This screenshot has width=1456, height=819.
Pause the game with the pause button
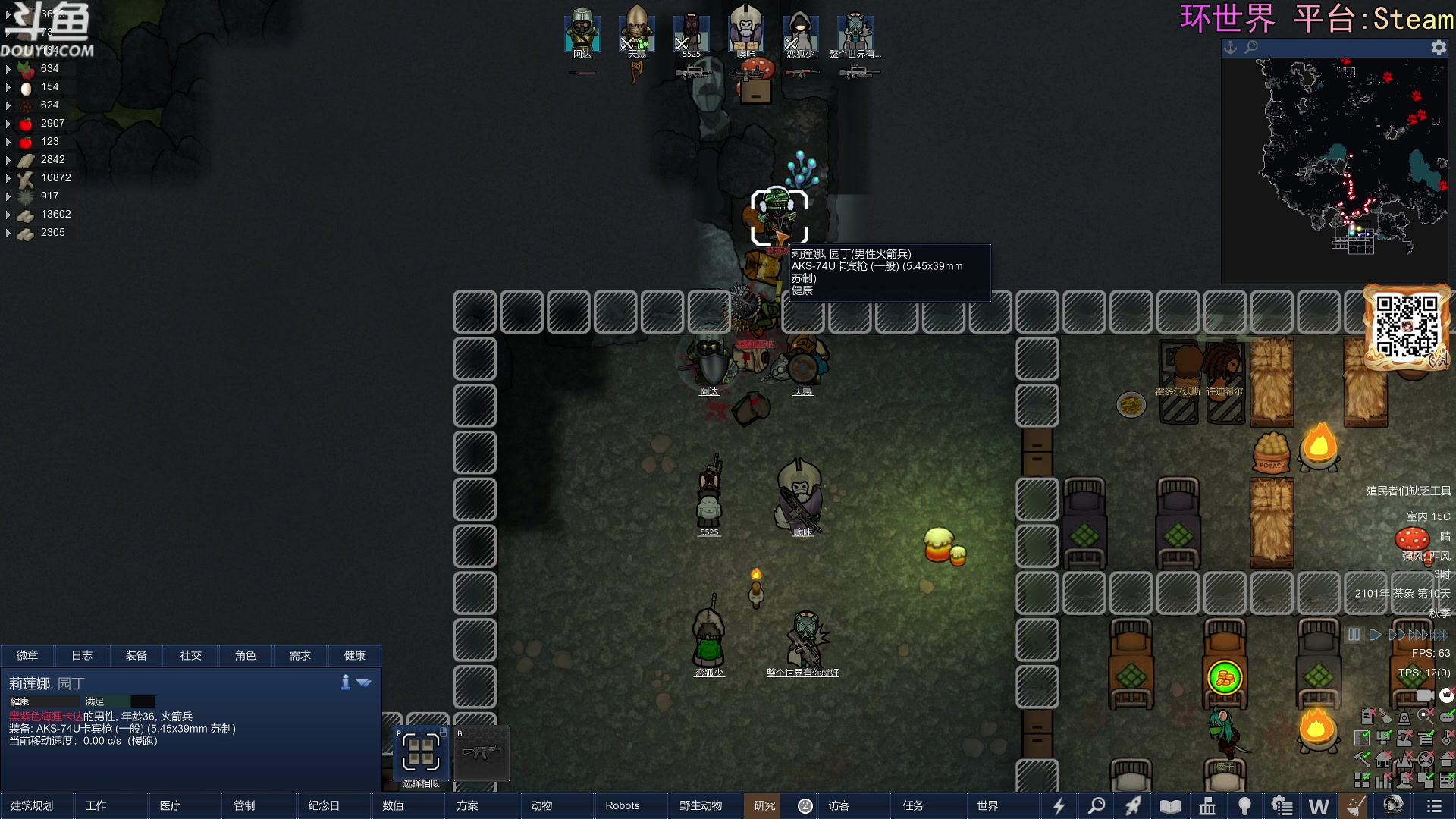pyautogui.click(x=1354, y=635)
